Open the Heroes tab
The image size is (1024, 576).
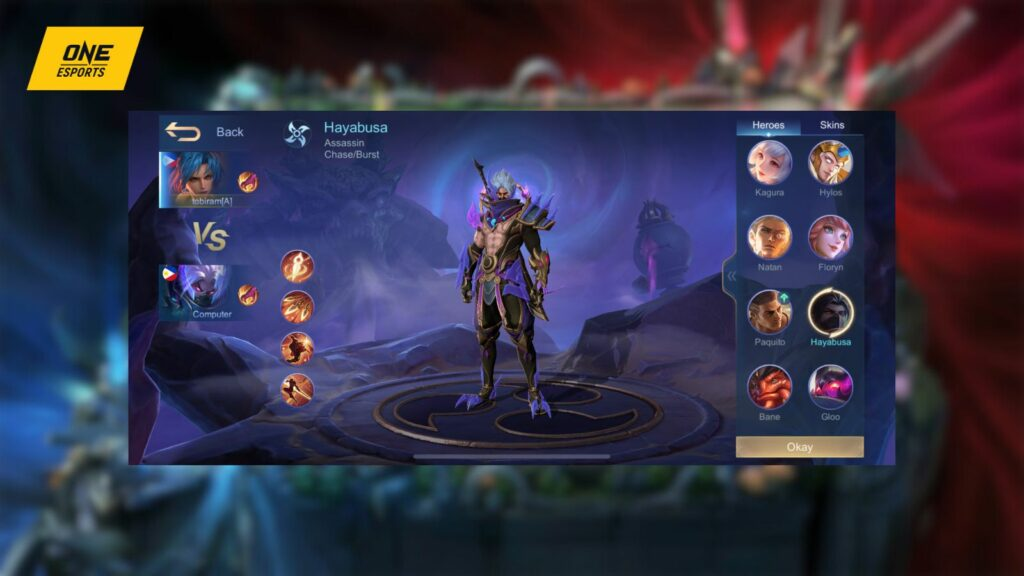click(x=768, y=125)
